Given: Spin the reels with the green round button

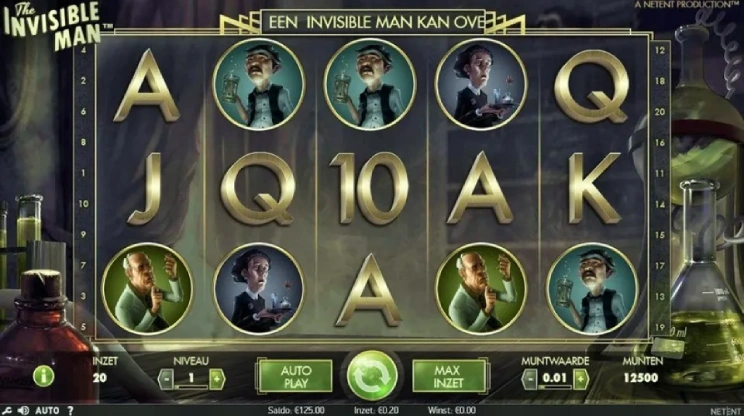Looking at the screenshot, I should (x=372, y=378).
